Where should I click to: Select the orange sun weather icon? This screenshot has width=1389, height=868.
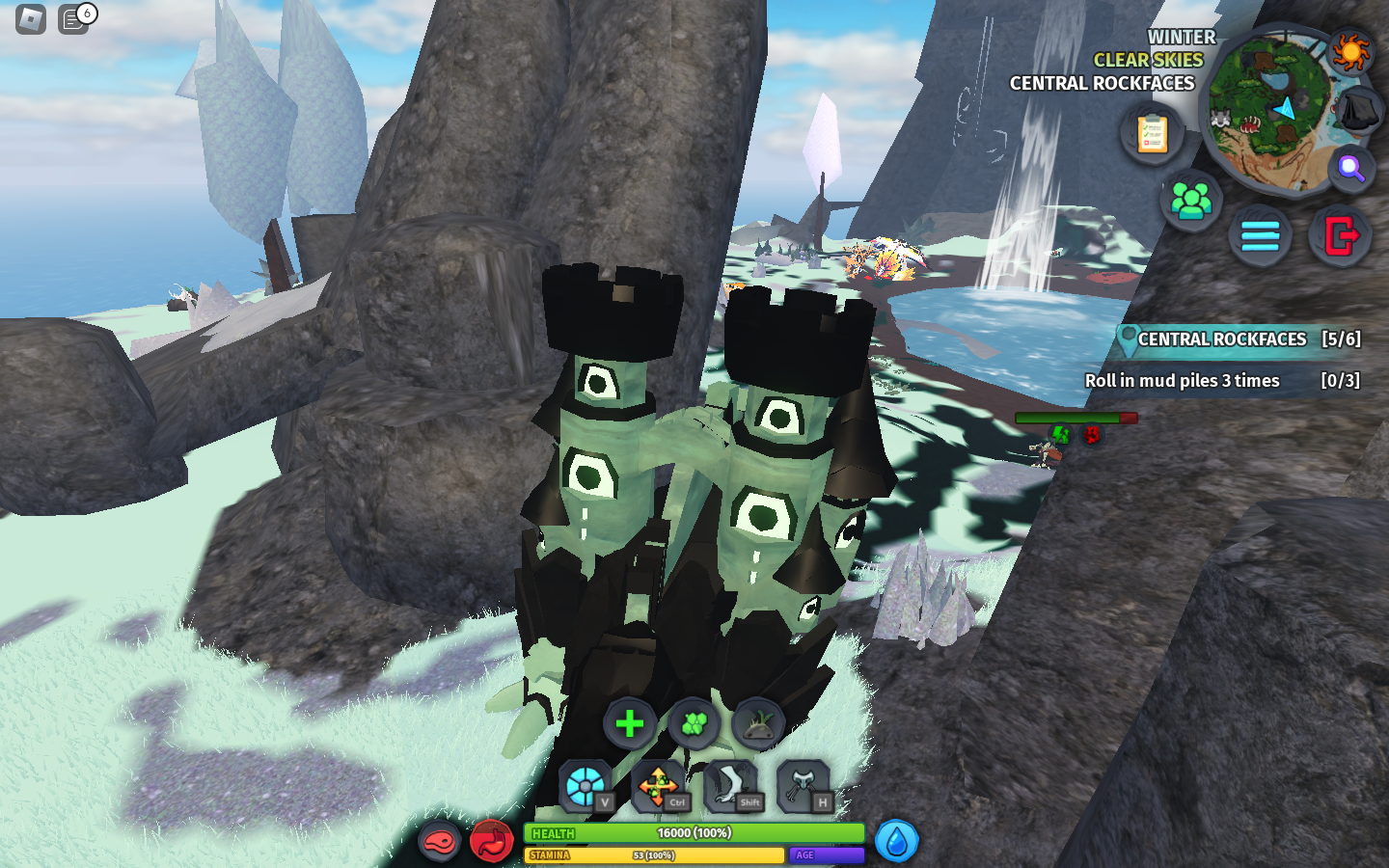[1349, 51]
